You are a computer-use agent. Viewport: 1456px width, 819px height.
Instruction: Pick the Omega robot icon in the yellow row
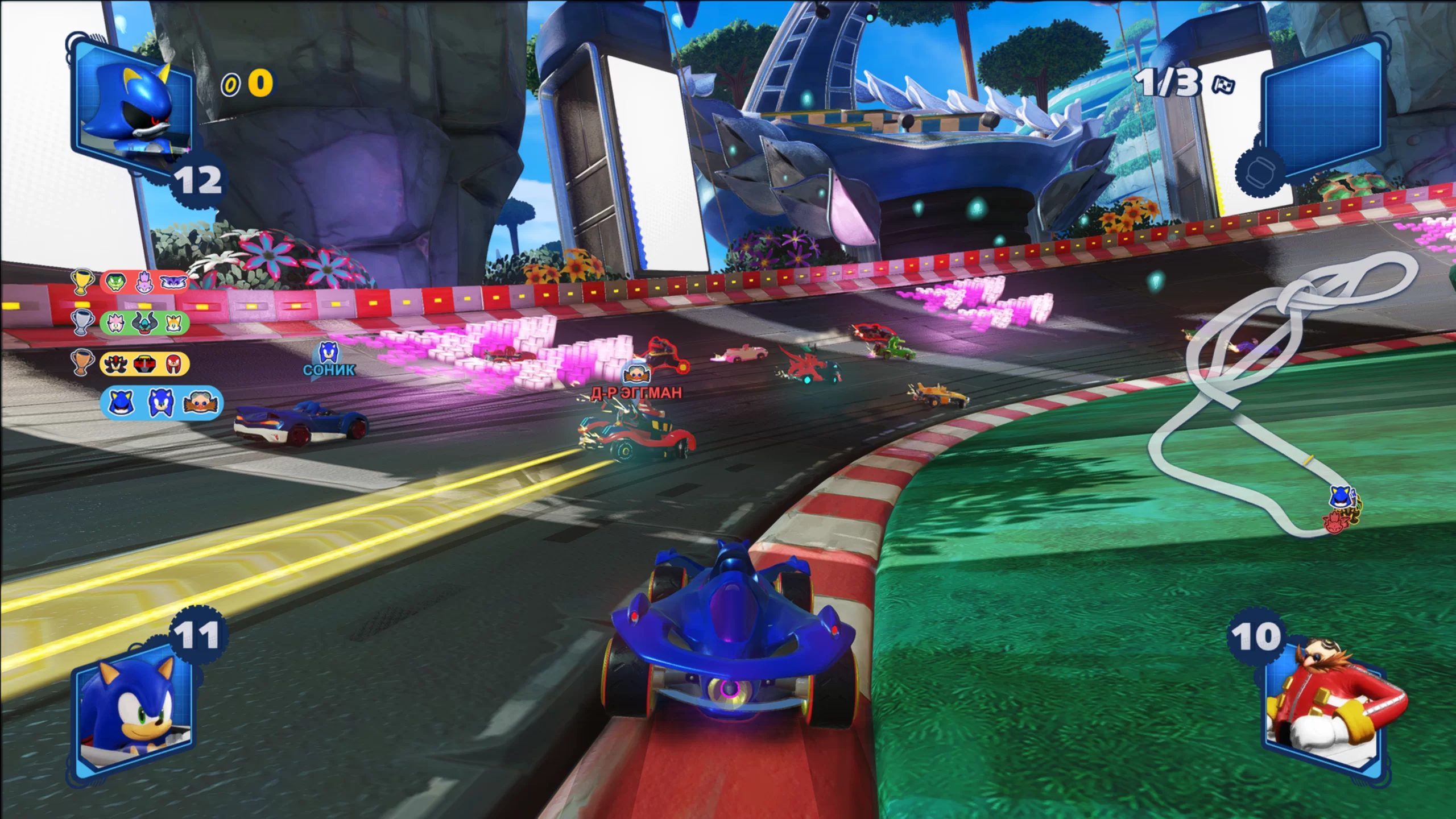point(144,363)
